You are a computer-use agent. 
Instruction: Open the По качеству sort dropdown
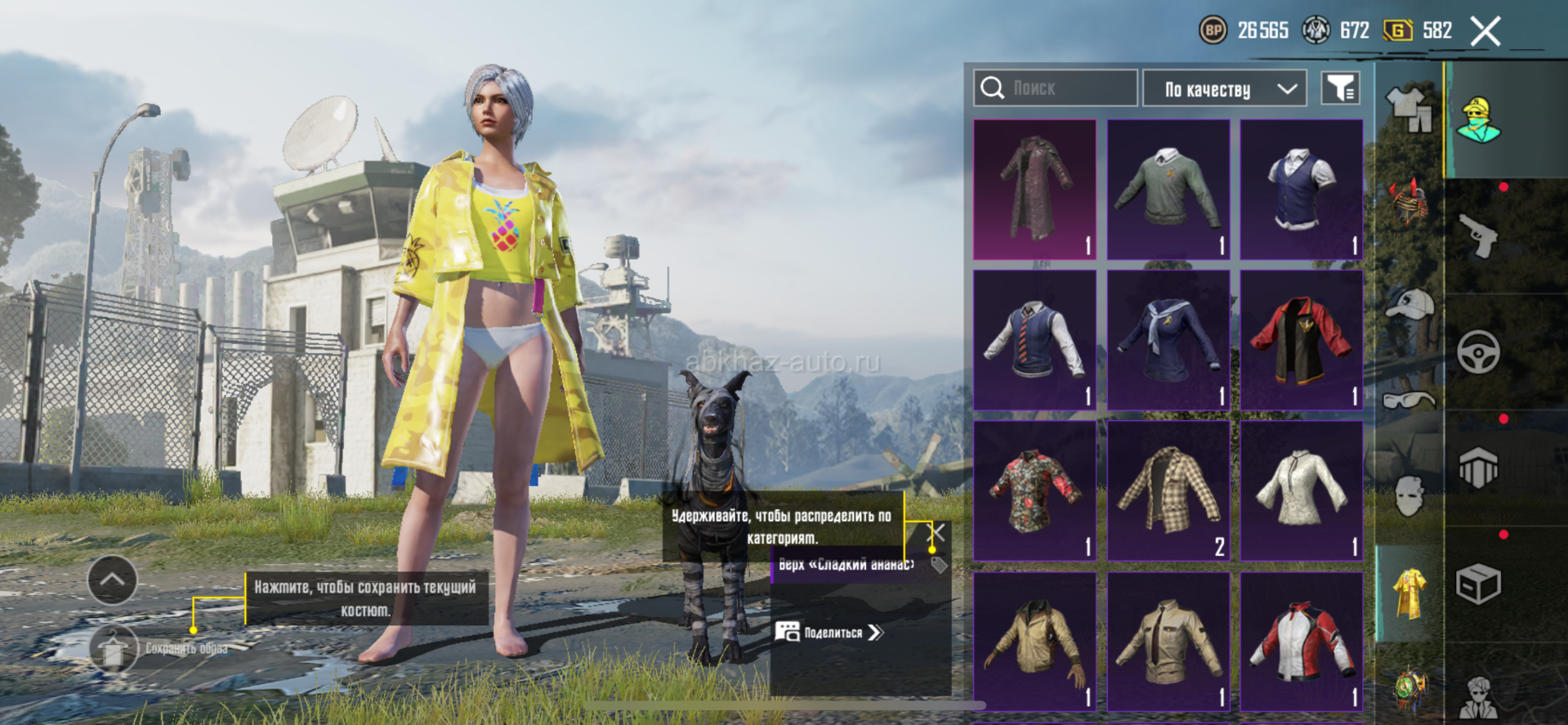pyautogui.click(x=1224, y=88)
